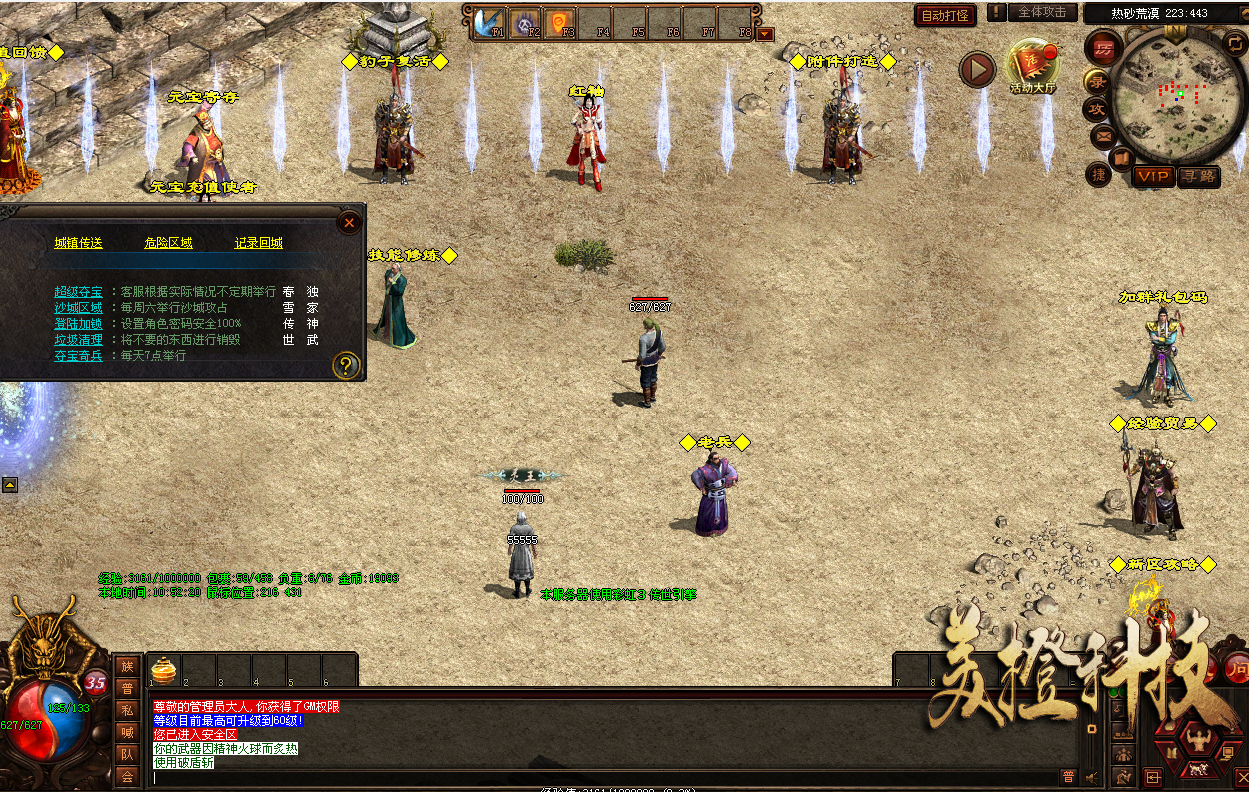Click the 垃圾清理 link
The image size is (1249, 792).
point(78,340)
